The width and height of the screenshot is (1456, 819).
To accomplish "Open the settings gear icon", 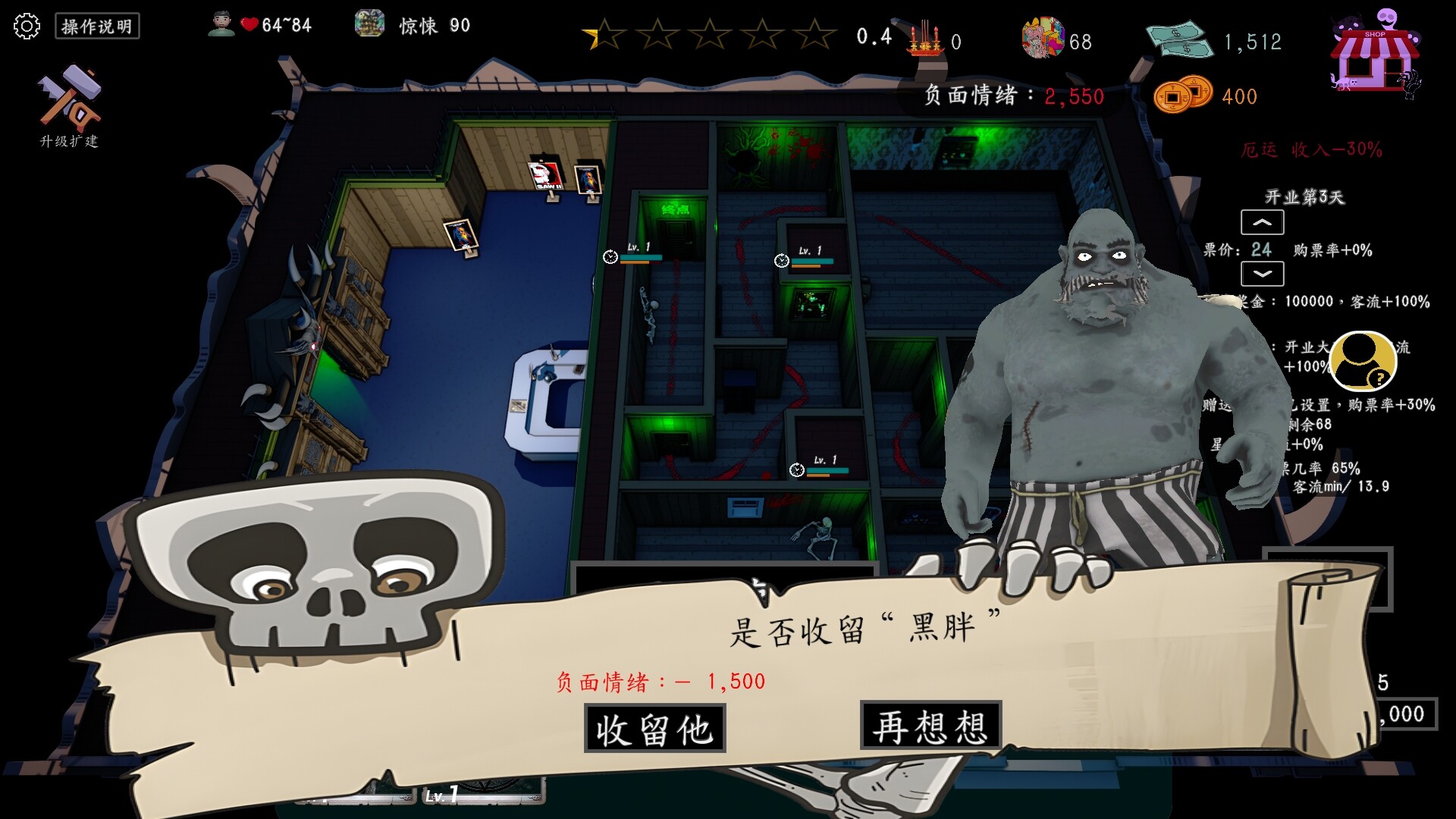I will [x=28, y=26].
